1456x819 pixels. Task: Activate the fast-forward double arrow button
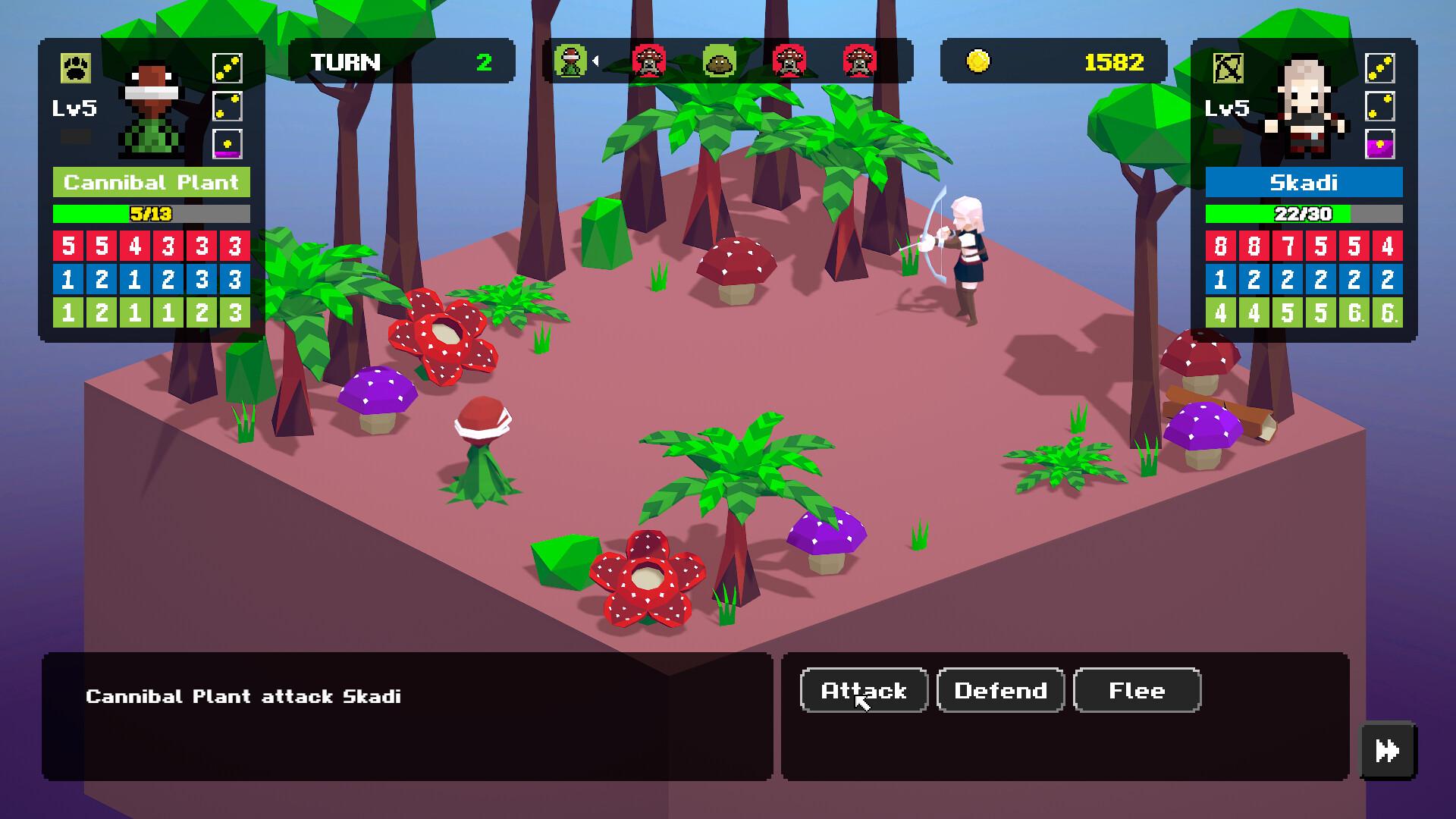pos(1388,751)
